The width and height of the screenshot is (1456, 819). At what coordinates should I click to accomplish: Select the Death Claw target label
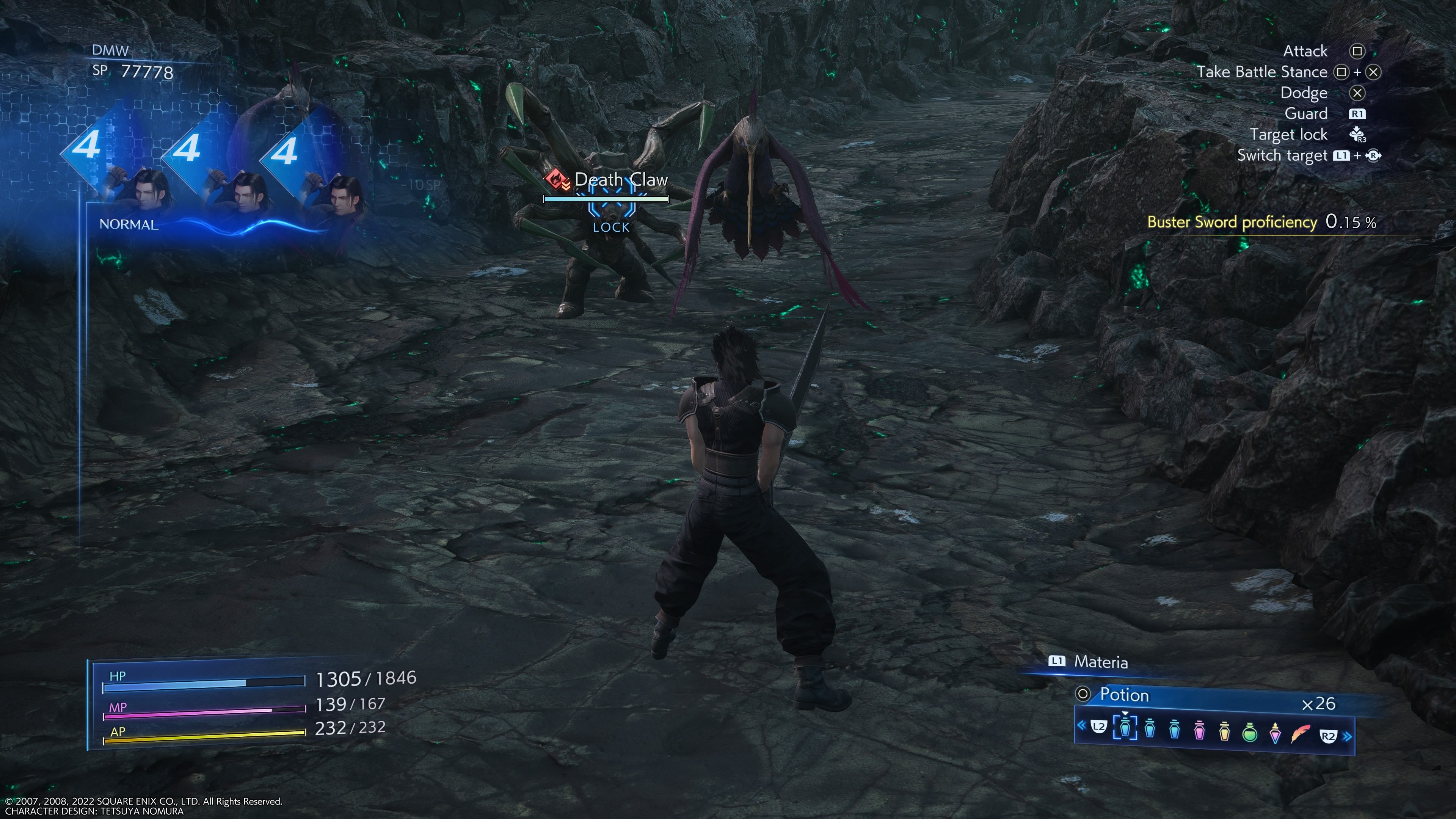pos(620,180)
